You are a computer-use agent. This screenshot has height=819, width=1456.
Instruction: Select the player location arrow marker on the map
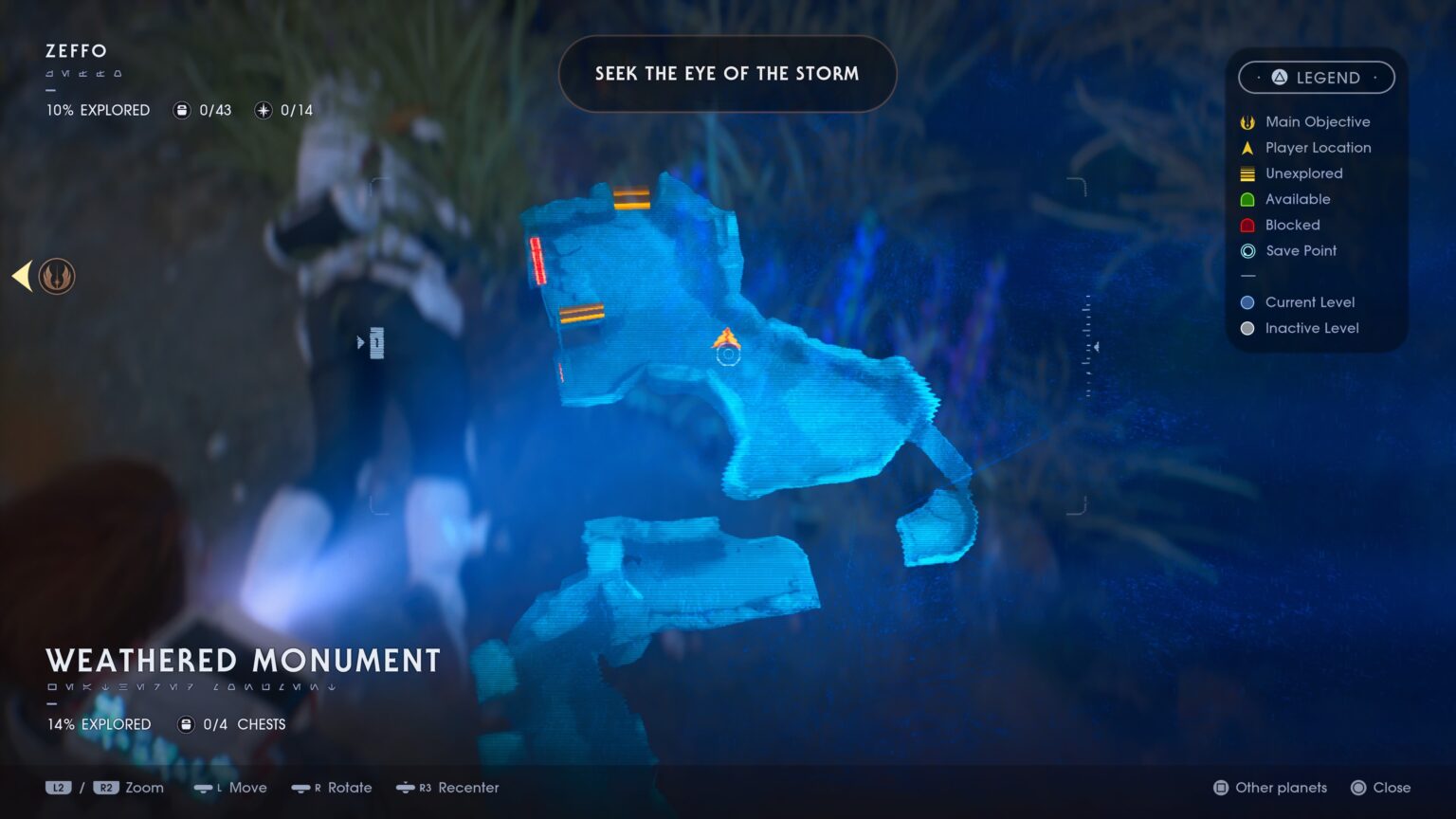tap(727, 338)
